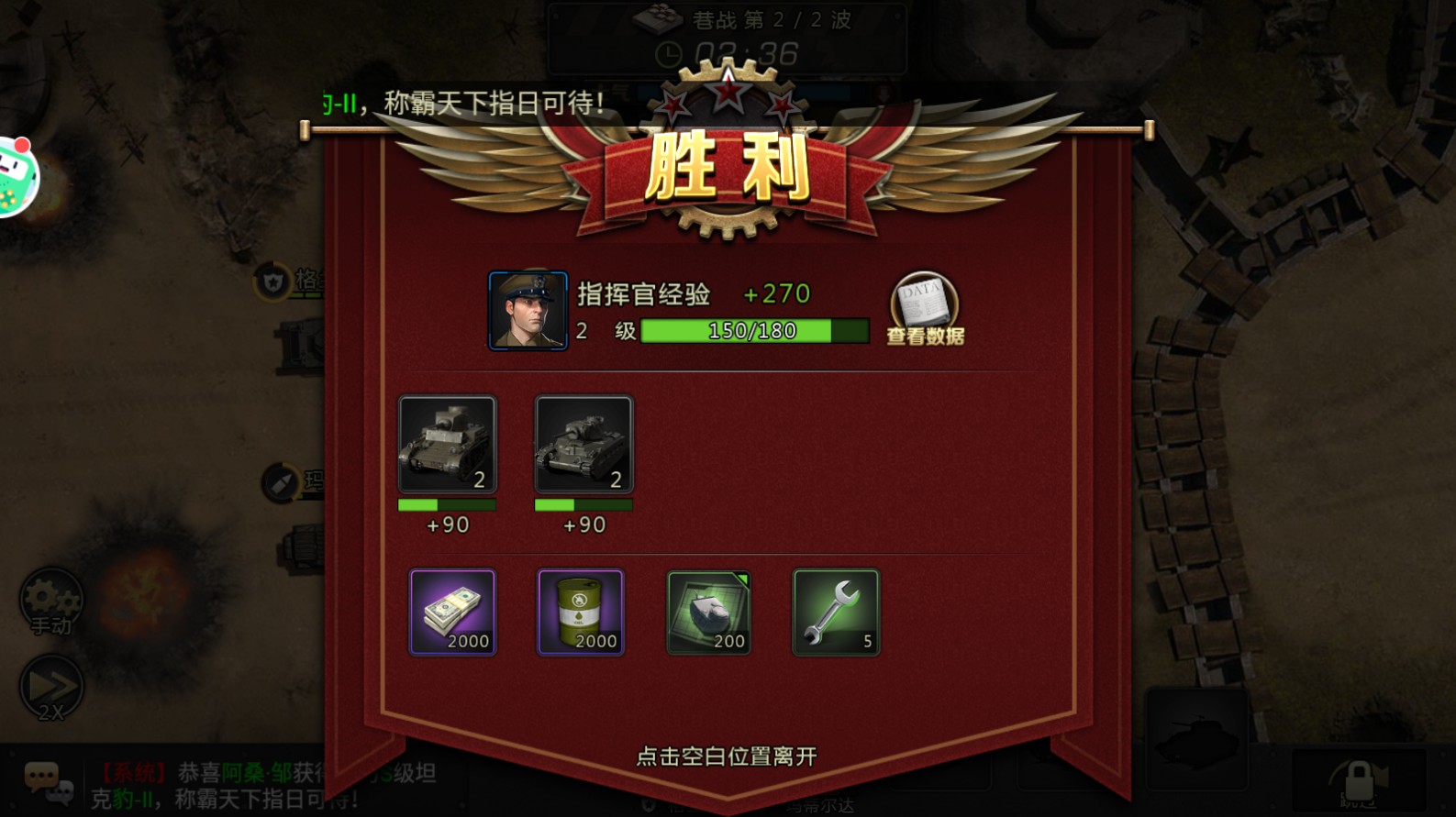The height and width of the screenshot is (817, 1456).
Task: Claim the wrench repair kit reward
Action: tap(835, 613)
